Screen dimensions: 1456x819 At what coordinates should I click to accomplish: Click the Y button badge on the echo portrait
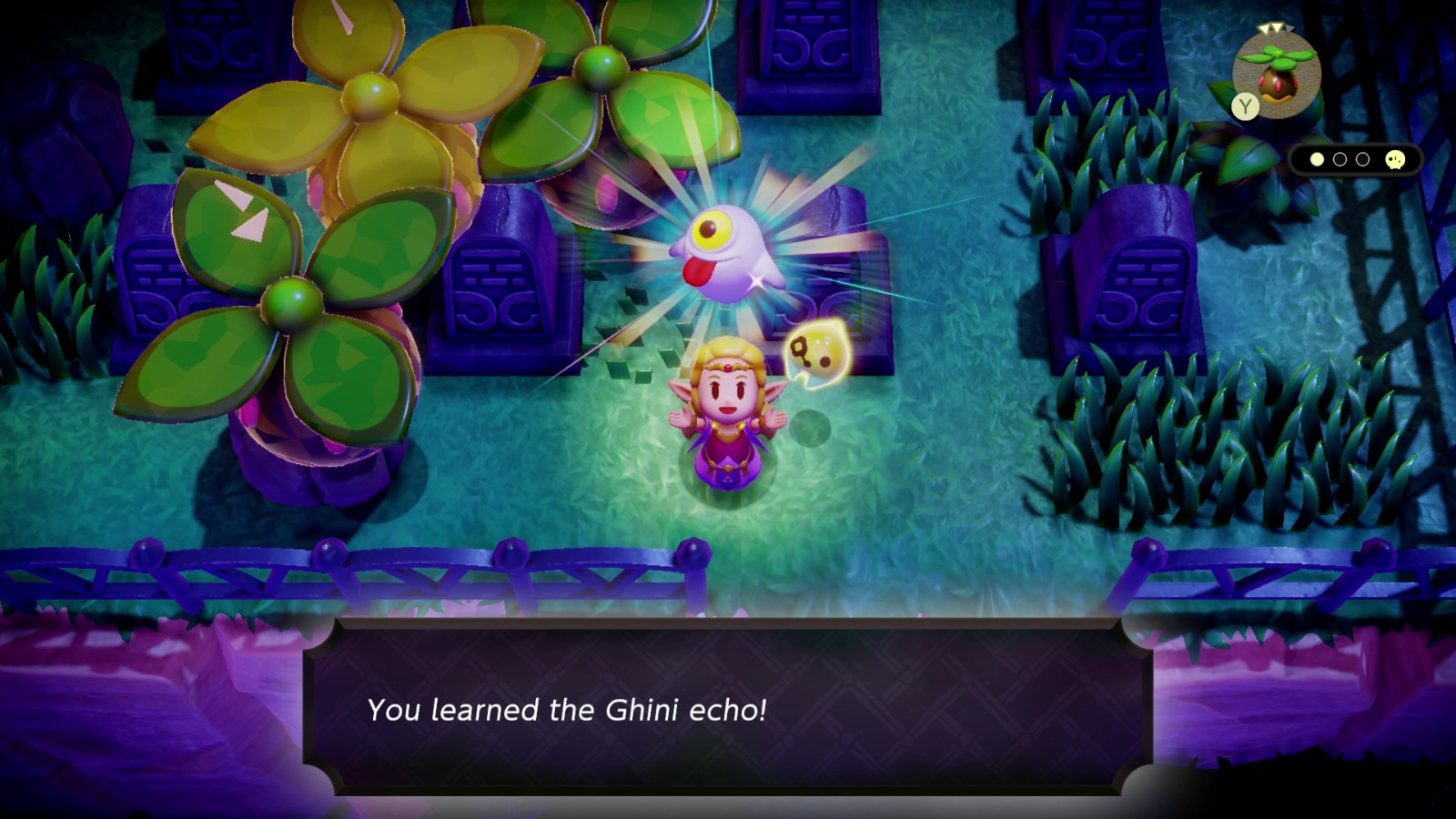[1246, 106]
